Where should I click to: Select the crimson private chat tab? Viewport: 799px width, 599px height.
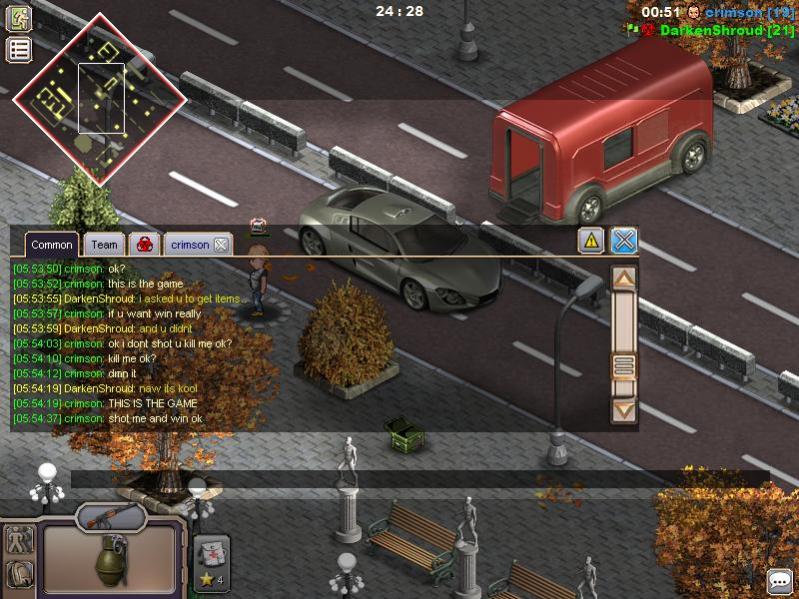click(x=190, y=244)
